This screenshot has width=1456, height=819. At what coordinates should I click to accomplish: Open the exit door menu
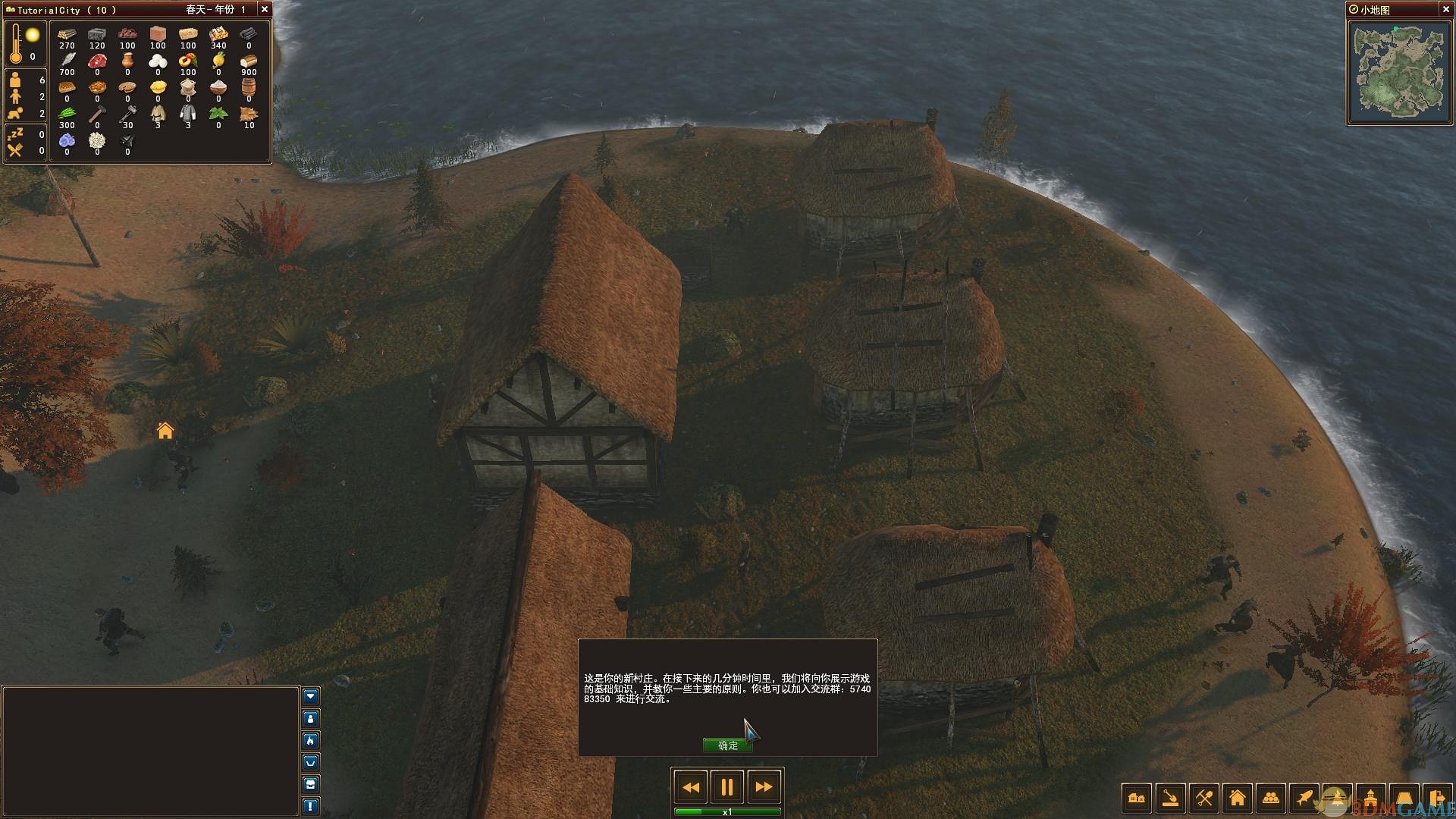1437,798
